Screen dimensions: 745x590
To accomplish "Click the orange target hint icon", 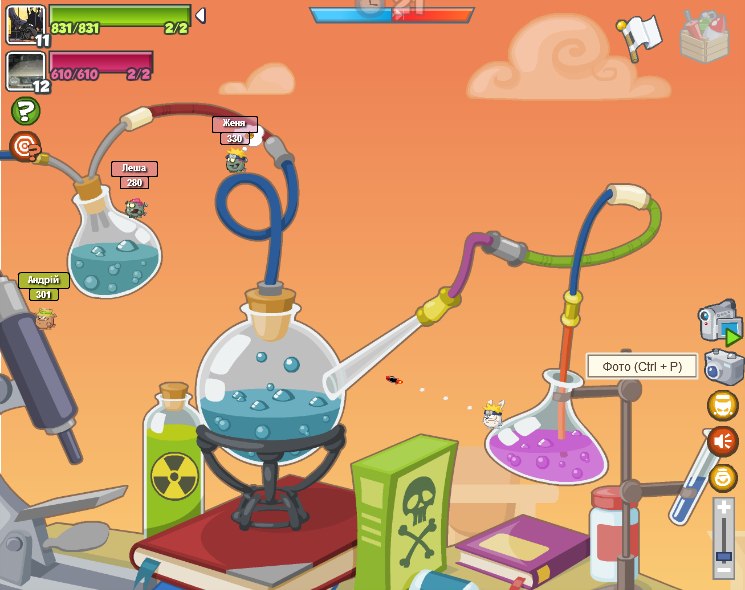I will (x=25, y=147).
